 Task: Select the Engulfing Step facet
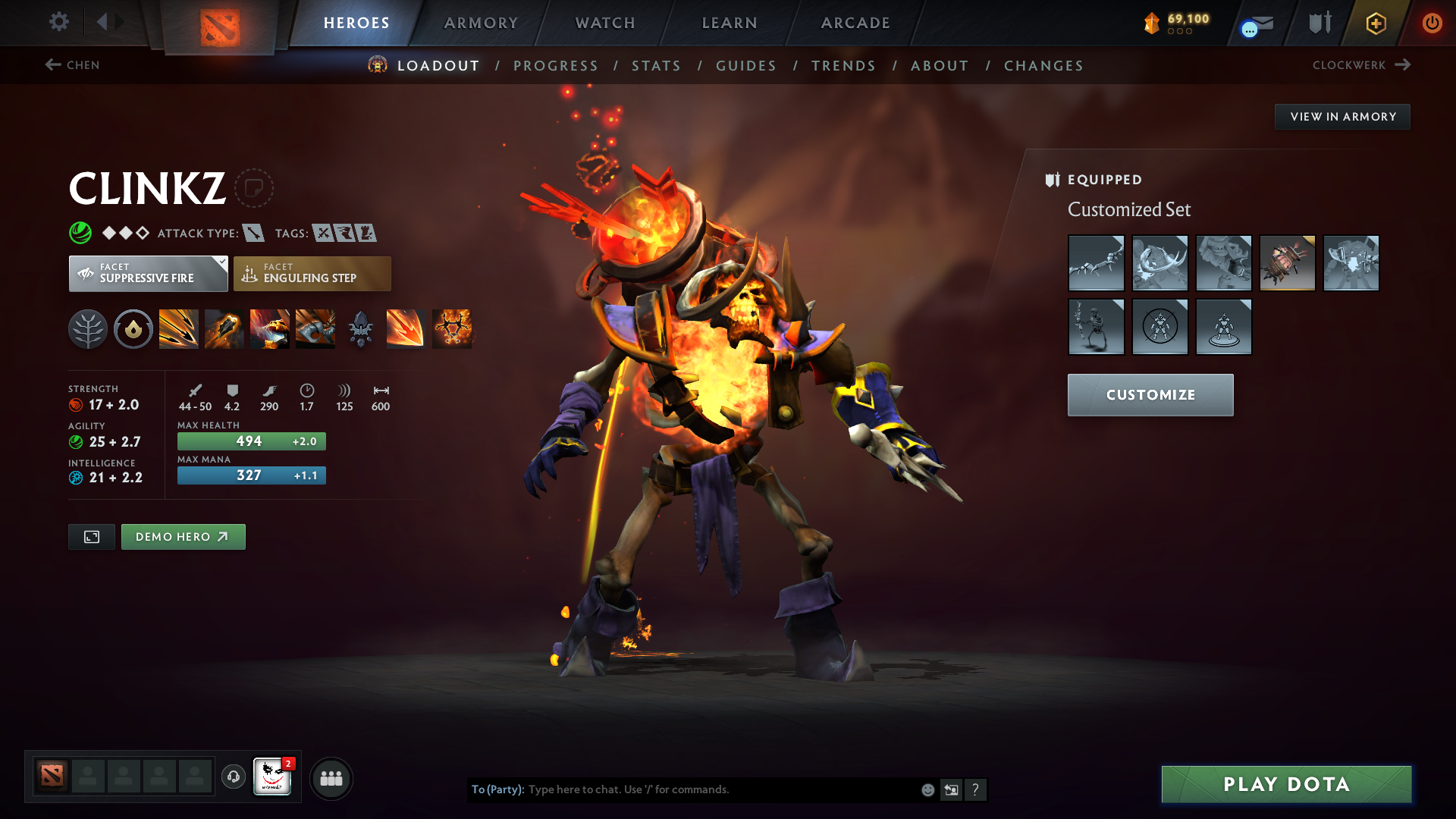click(x=312, y=273)
